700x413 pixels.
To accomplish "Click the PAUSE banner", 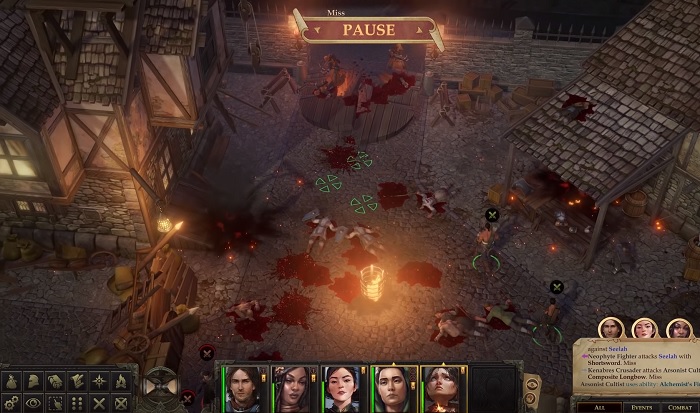I will [x=368, y=29].
